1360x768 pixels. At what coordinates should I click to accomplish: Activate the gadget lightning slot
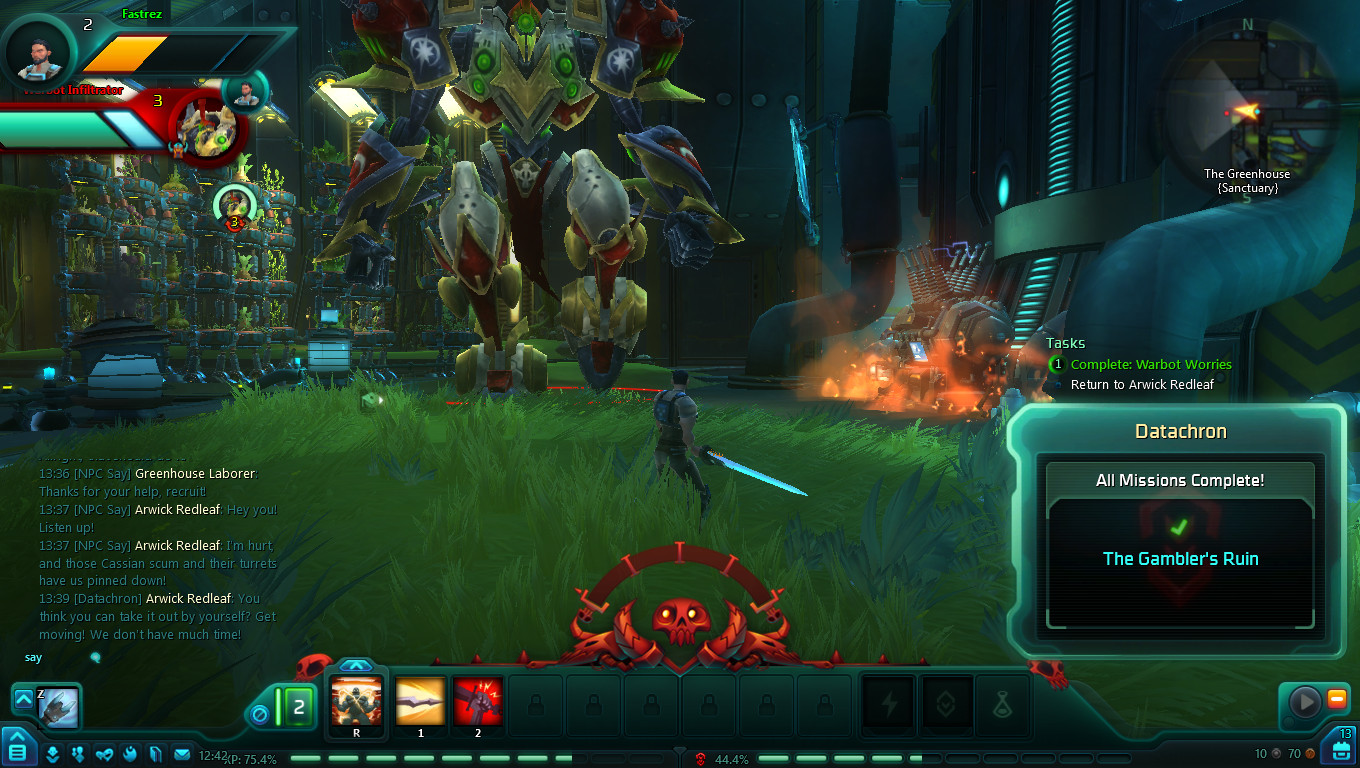[x=887, y=705]
